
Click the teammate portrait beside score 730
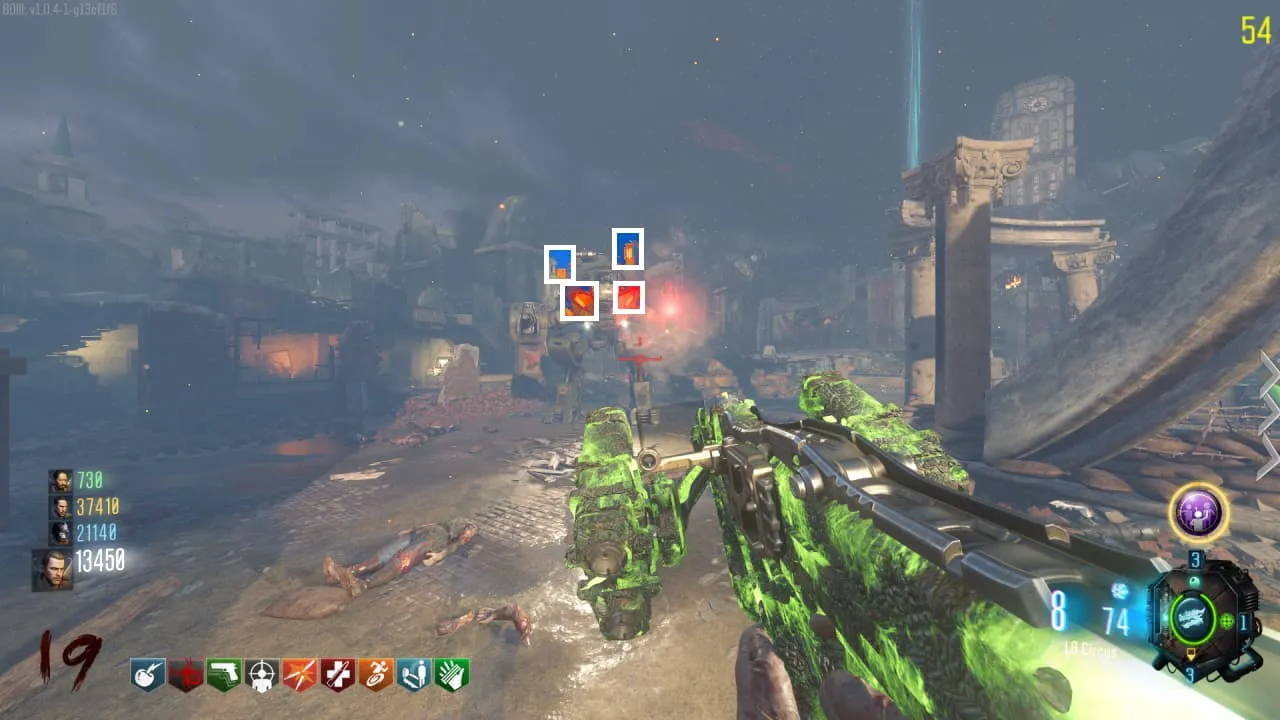pyautogui.click(x=60, y=481)
